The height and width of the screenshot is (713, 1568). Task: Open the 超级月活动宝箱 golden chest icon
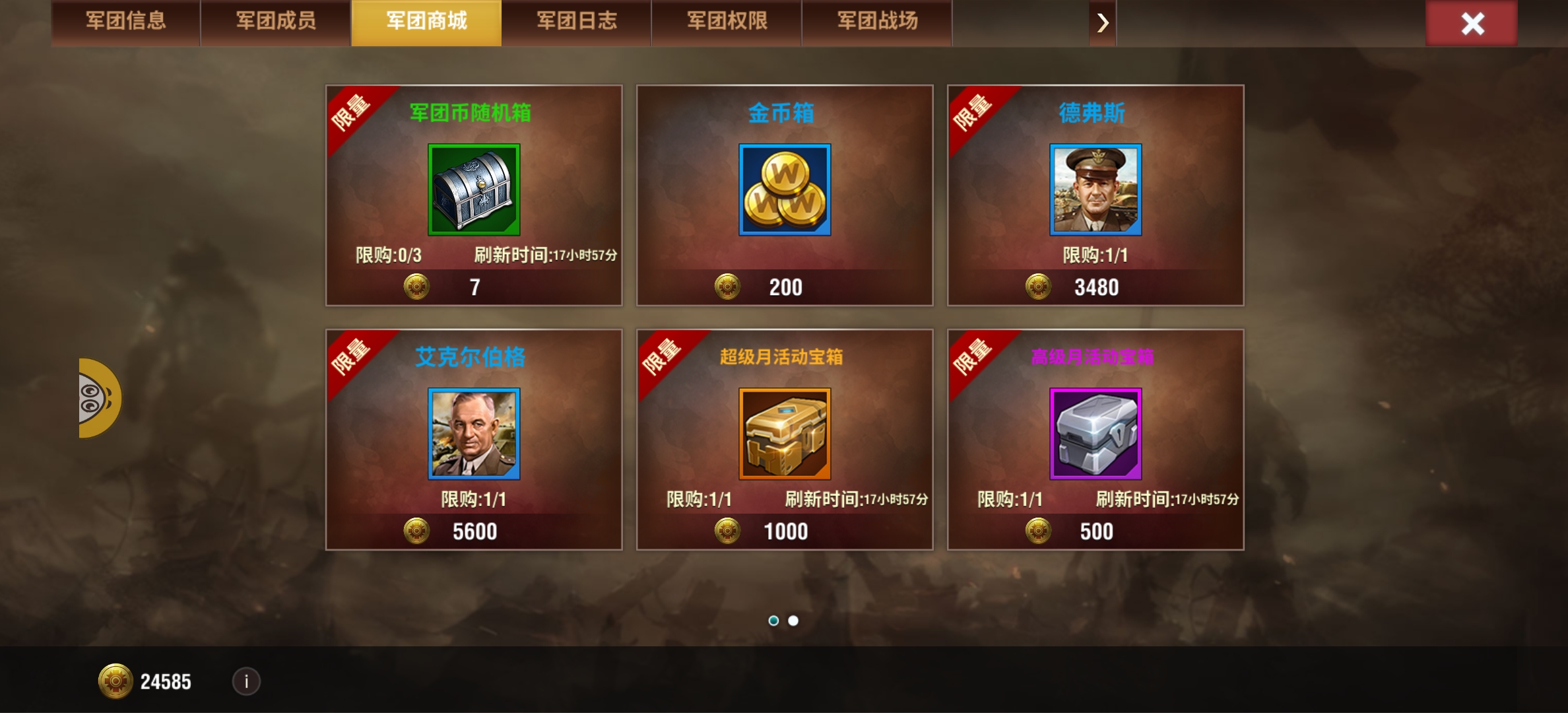(x=785, y=434)
